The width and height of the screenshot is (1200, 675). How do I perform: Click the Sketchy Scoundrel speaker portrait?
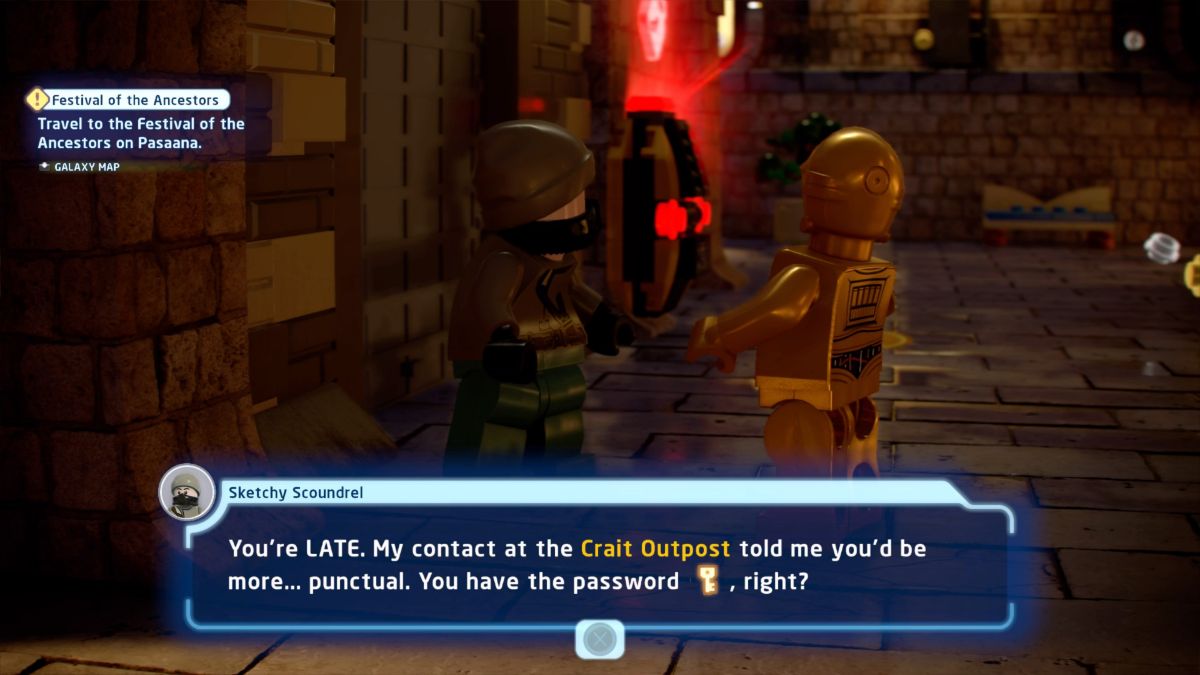(187, 492)
